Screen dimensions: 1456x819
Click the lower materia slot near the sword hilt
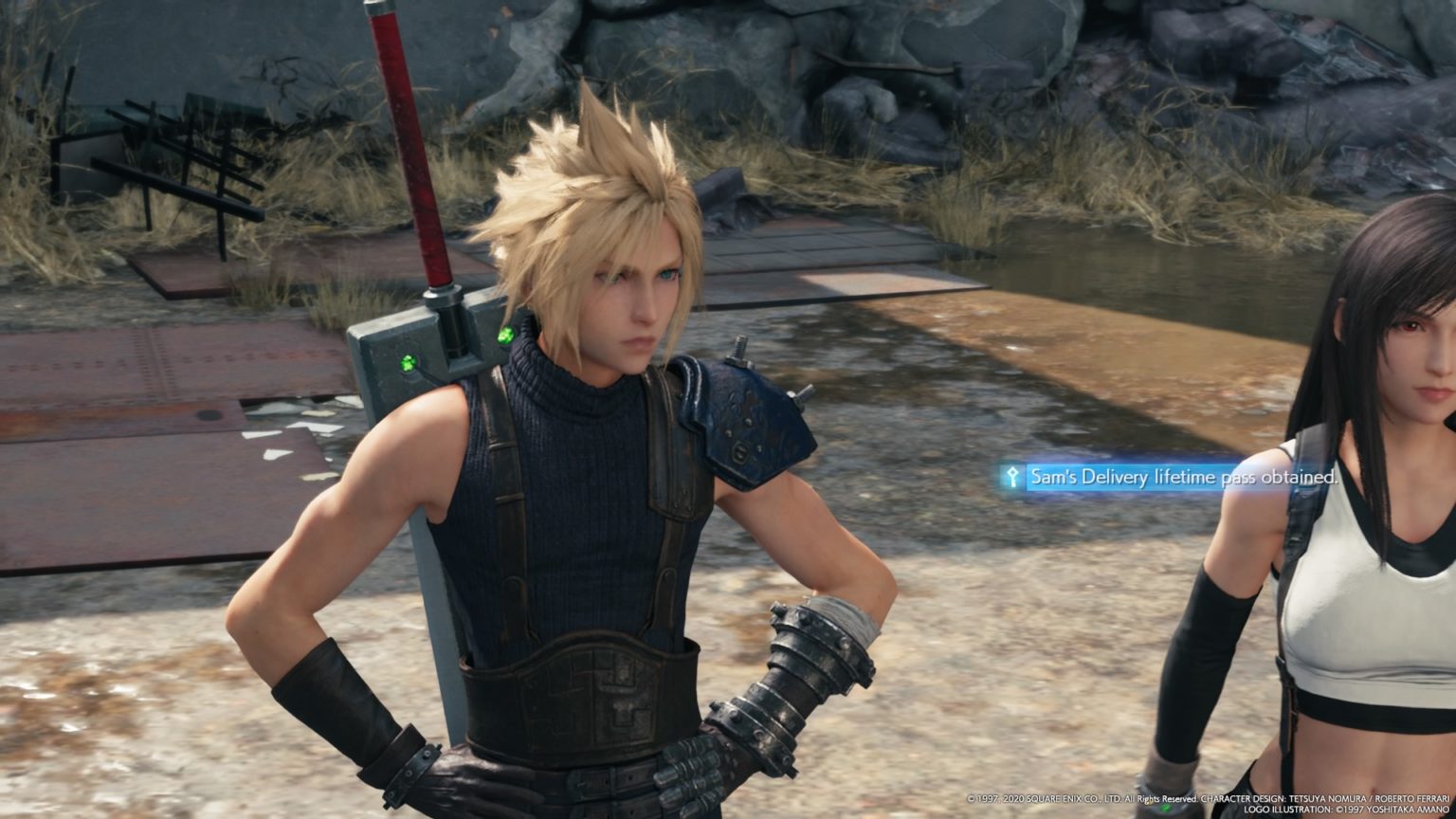point(407,362)
